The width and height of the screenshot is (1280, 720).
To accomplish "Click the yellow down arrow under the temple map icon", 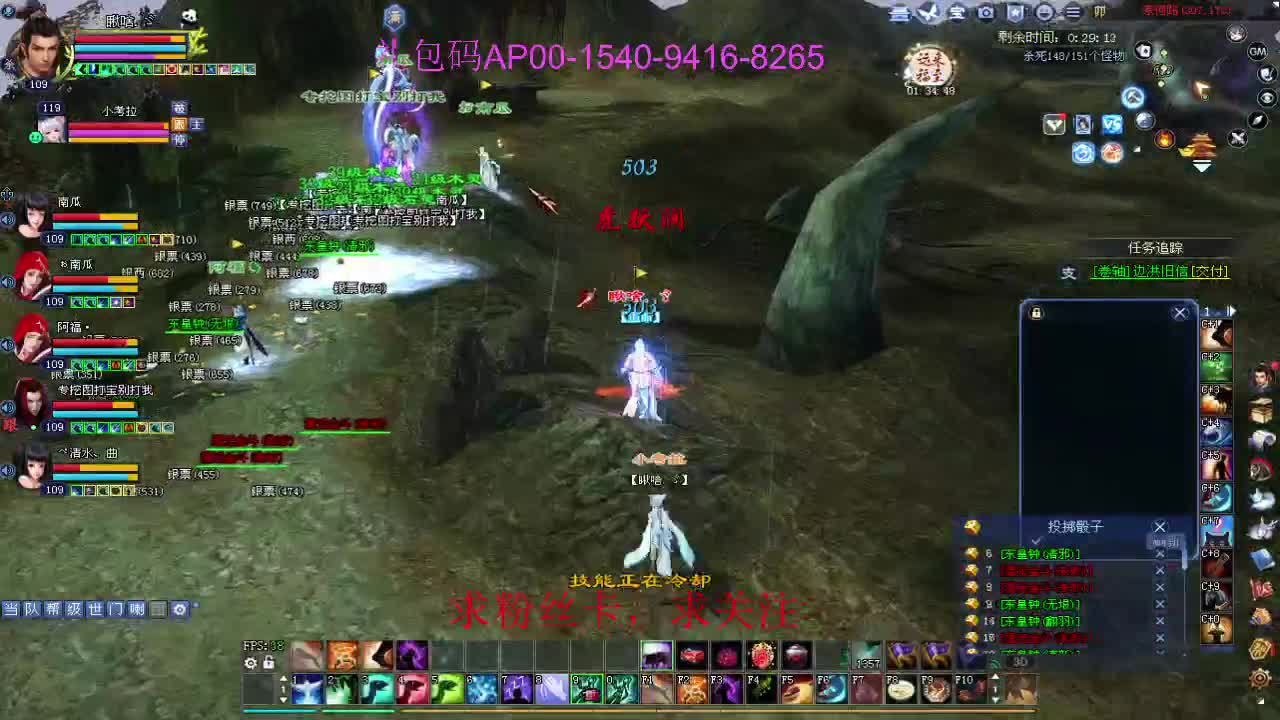I will (x=1202, y=165).
